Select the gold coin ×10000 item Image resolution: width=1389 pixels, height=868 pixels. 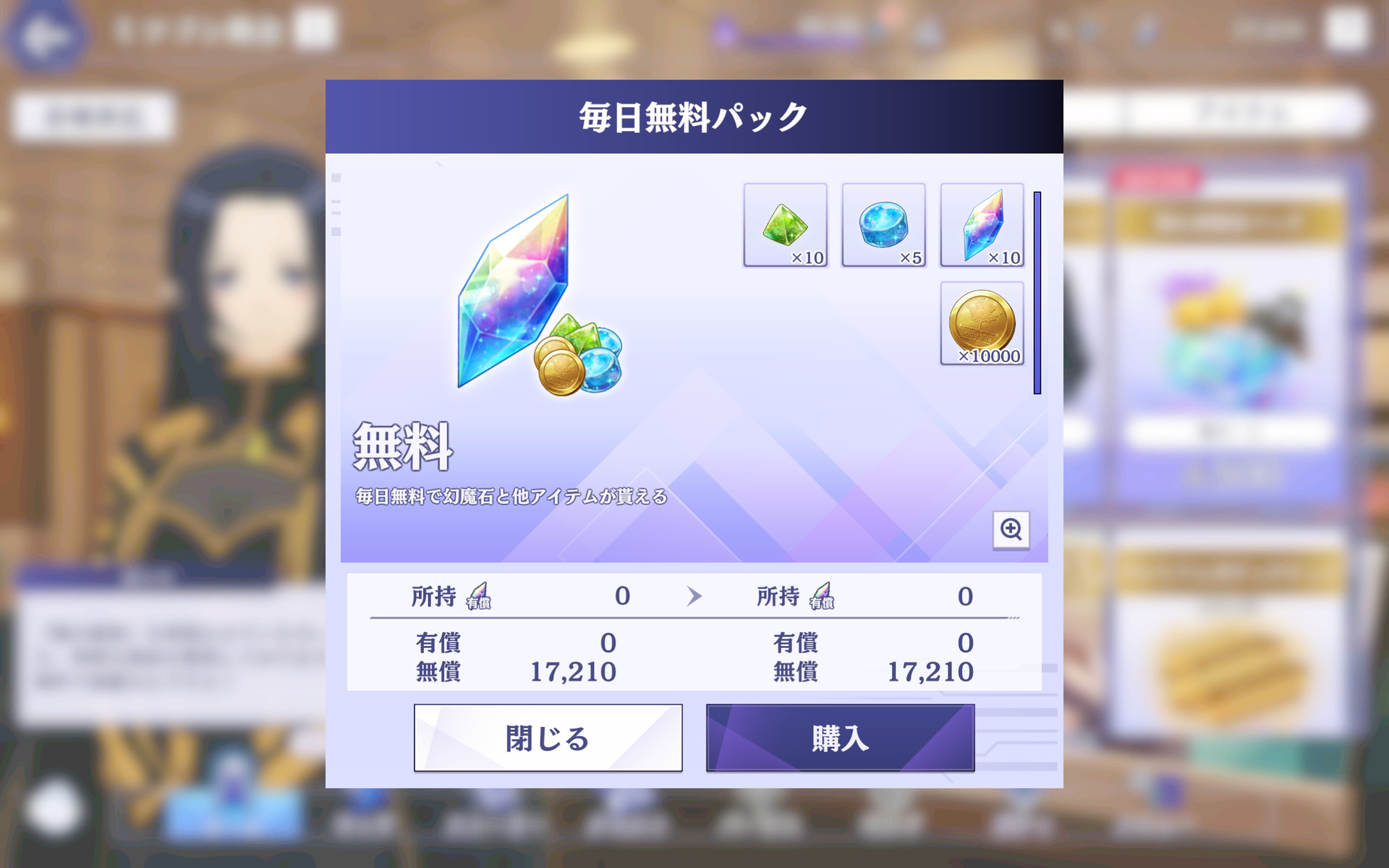click(x=982, y=323)
